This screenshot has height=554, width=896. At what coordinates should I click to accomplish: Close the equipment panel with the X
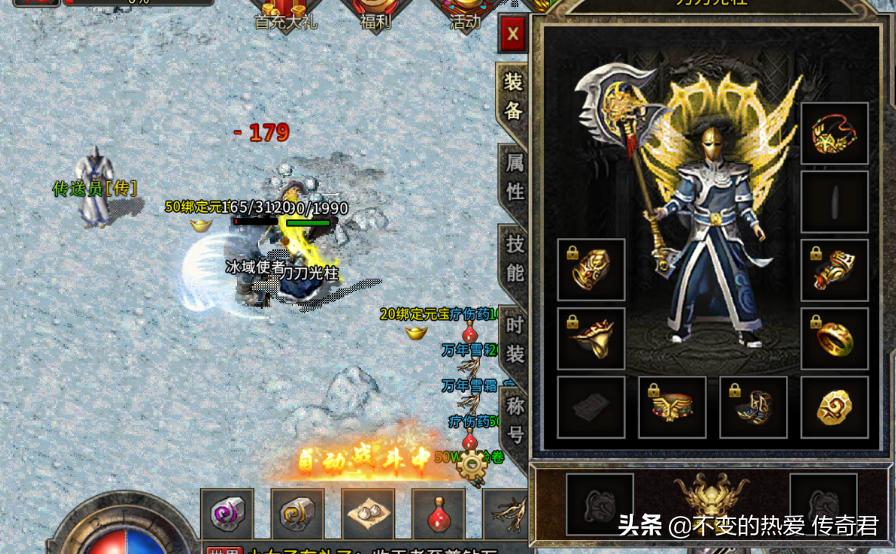[x=513, y=35]
